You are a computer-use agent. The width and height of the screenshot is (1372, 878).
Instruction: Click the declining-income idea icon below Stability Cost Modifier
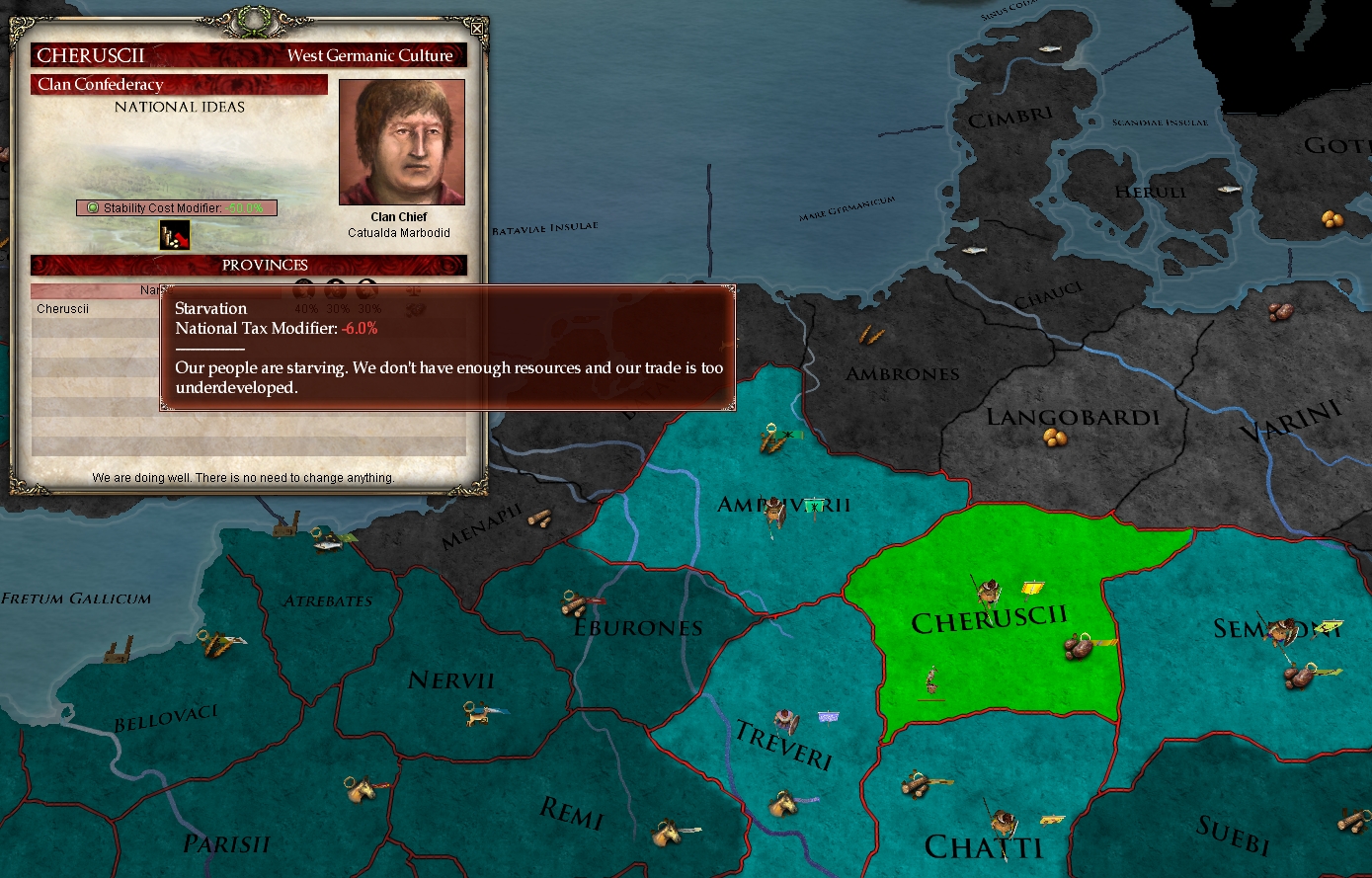click(x=175, y=235)
